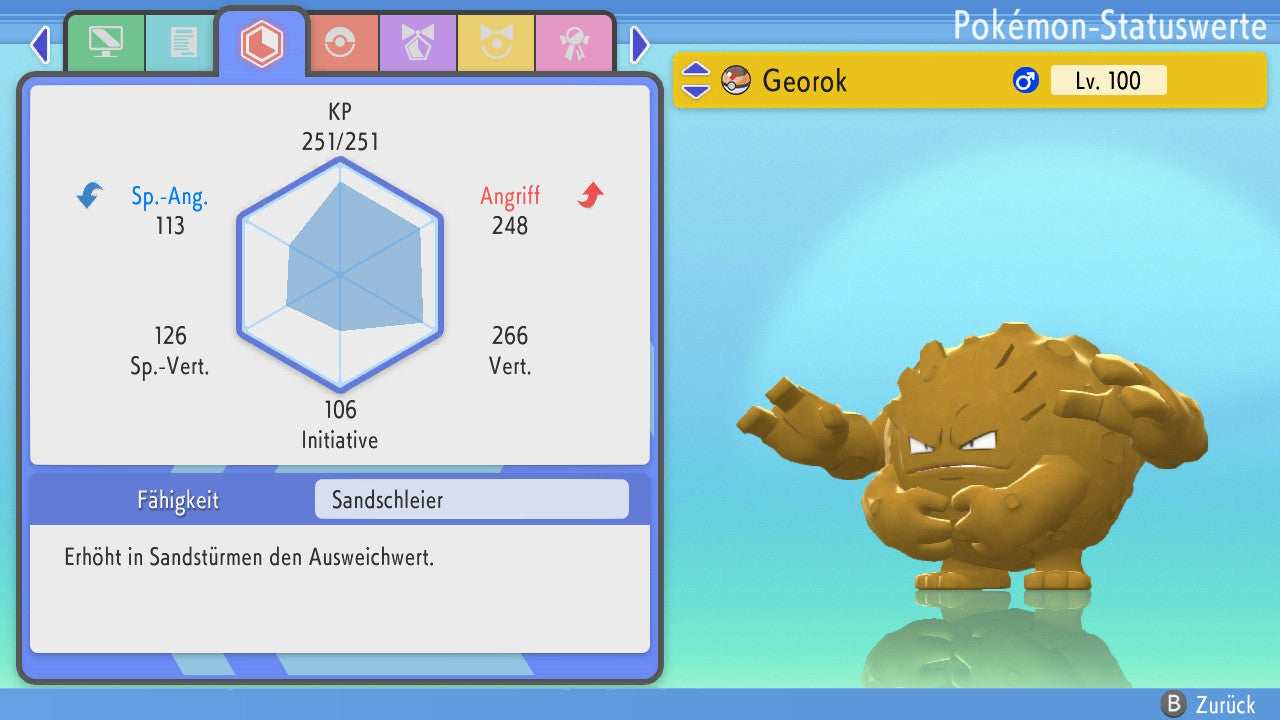Open the teal document notes tab
The width and height of the screenshot is (1280, 720).
click(x=183, y=42)
